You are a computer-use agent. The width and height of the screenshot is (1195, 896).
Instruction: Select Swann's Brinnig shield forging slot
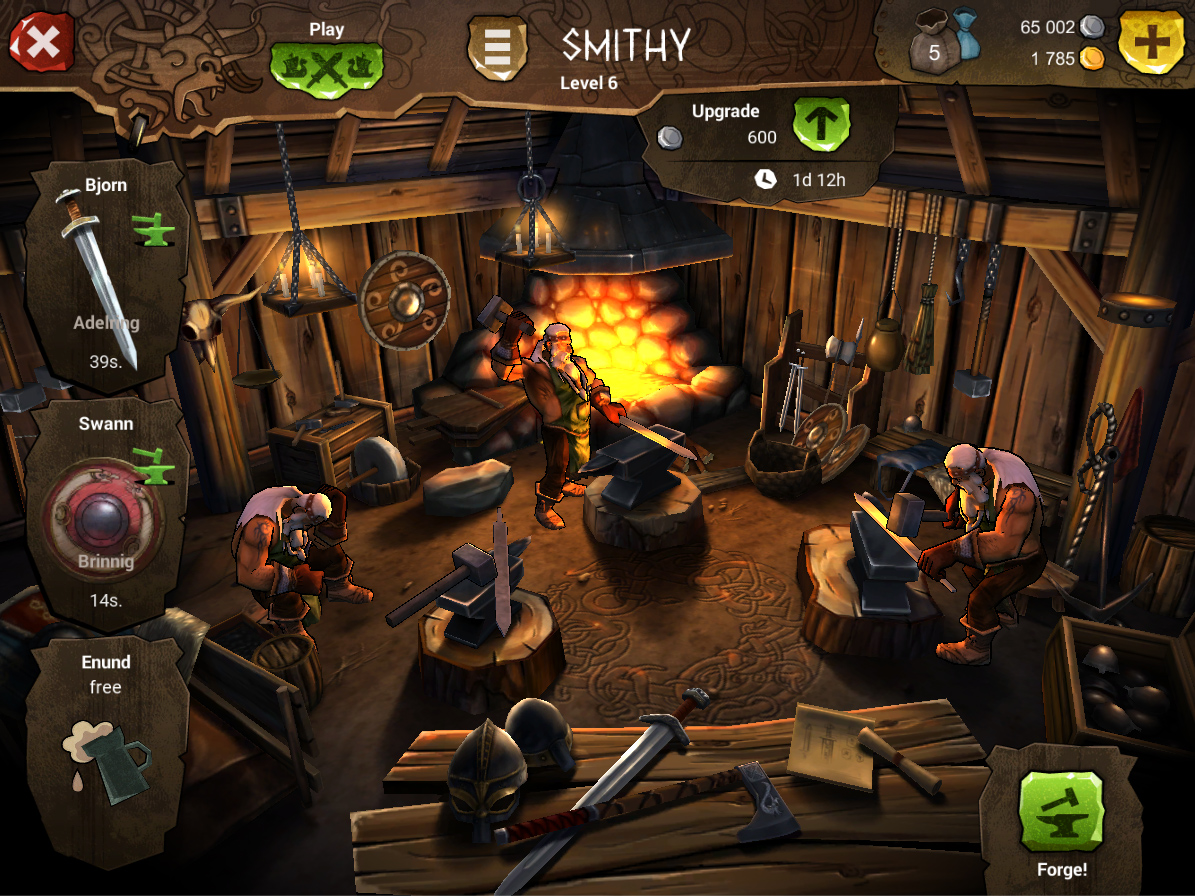point(105,514)
